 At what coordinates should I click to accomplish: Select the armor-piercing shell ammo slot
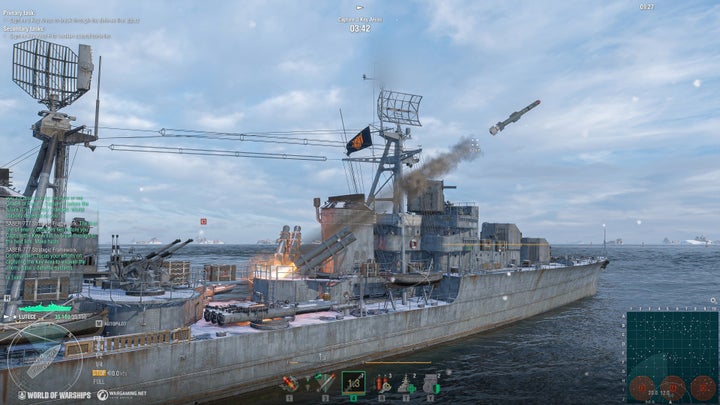(x=323, y=383)
